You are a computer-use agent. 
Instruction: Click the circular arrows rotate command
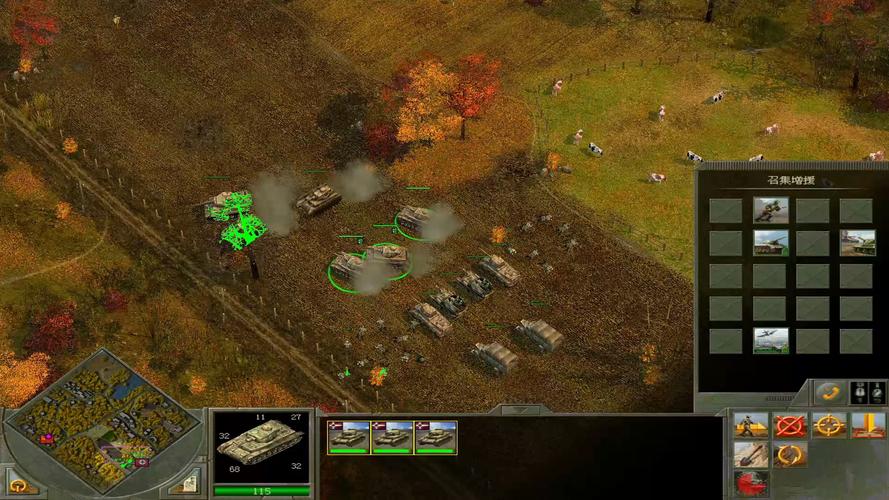pos(791,456)
